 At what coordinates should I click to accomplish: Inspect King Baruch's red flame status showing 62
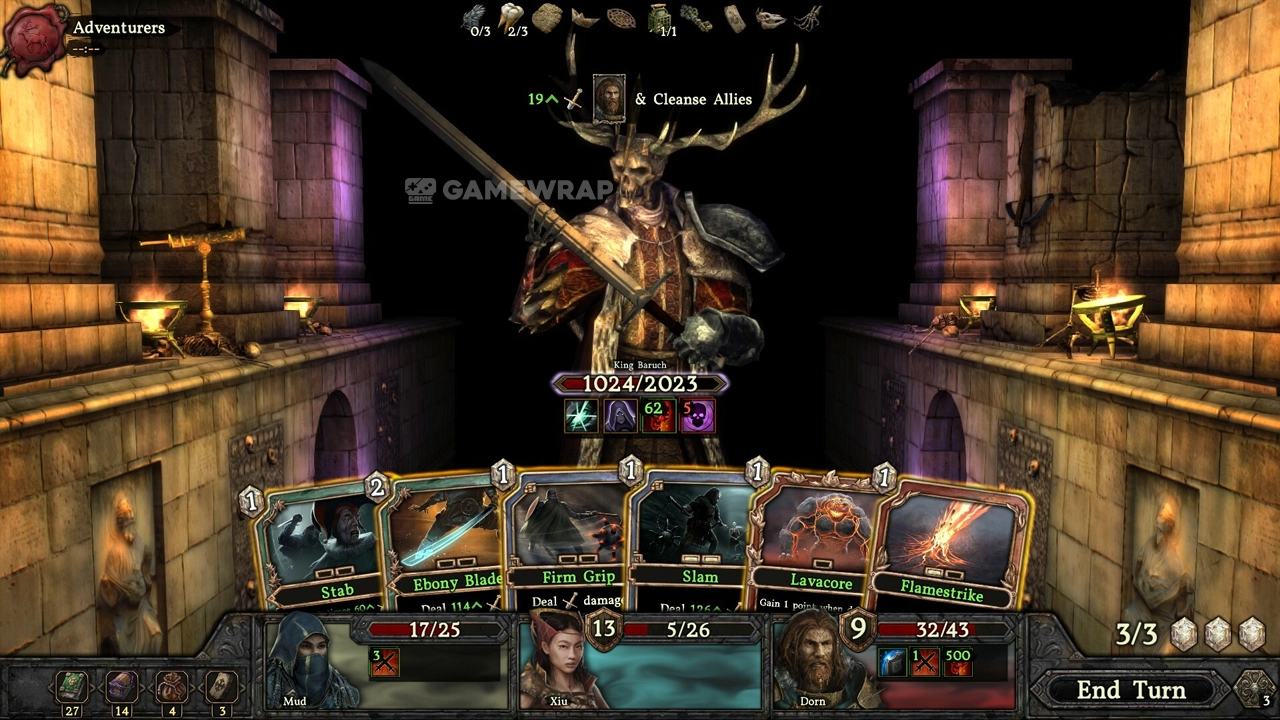tap(659, 415)
